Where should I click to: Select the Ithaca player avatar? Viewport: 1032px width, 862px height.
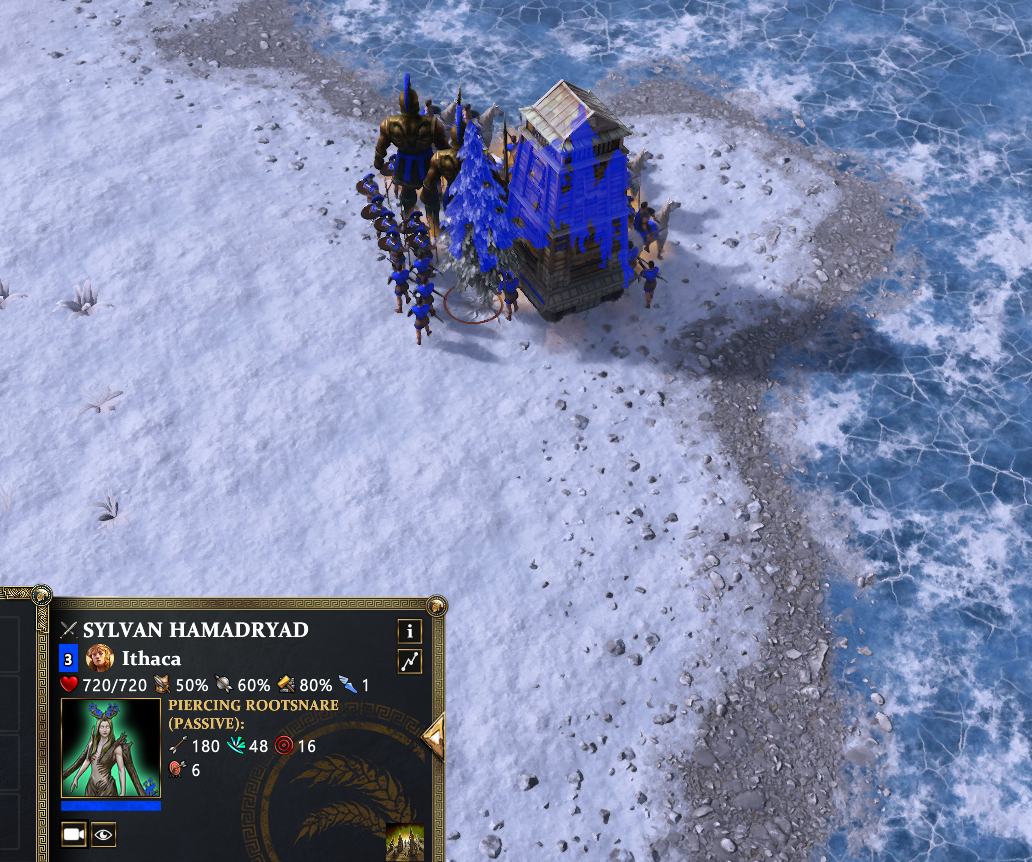tap(98, 658)
